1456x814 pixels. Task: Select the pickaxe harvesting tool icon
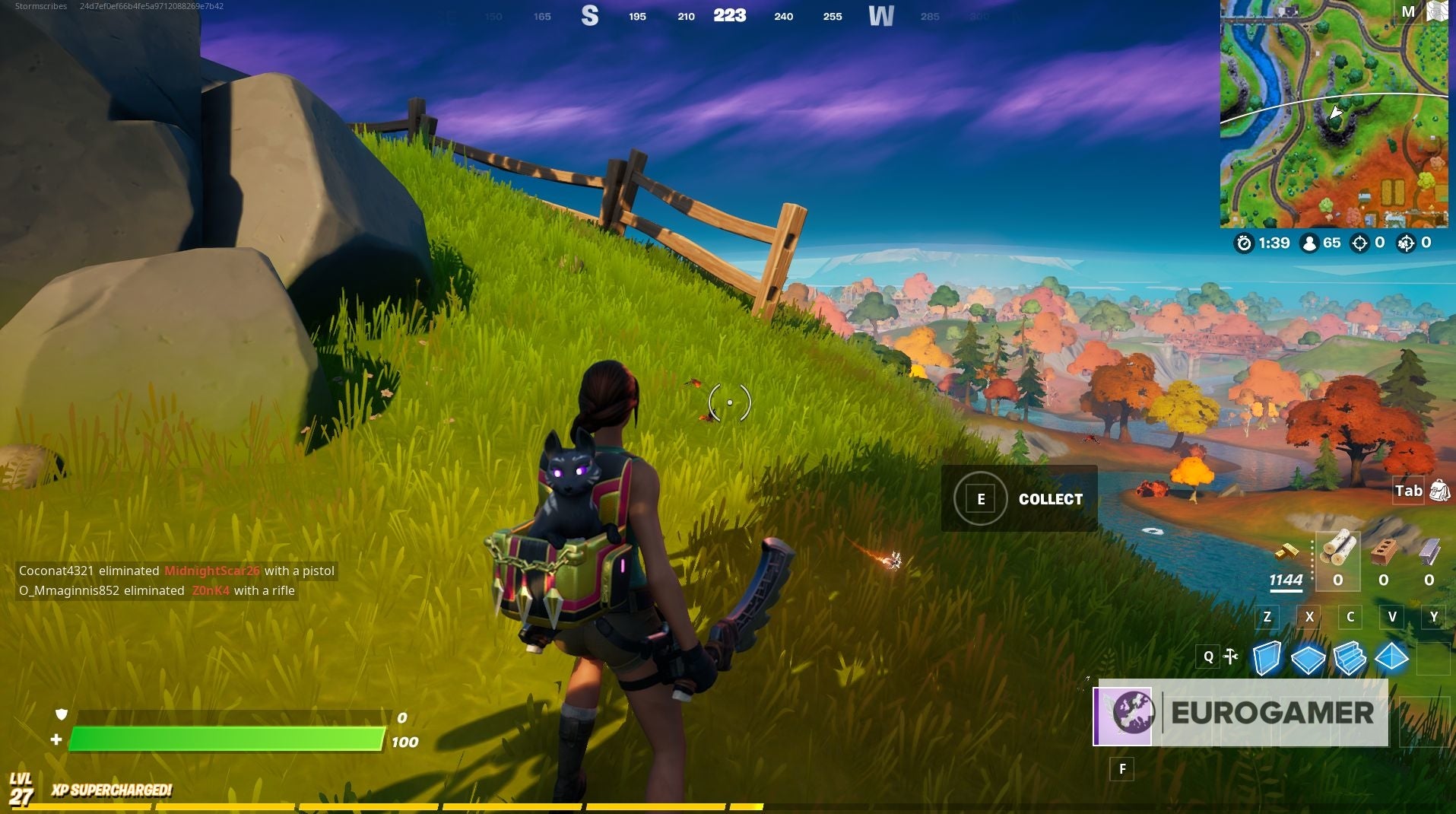[1231, 656]
